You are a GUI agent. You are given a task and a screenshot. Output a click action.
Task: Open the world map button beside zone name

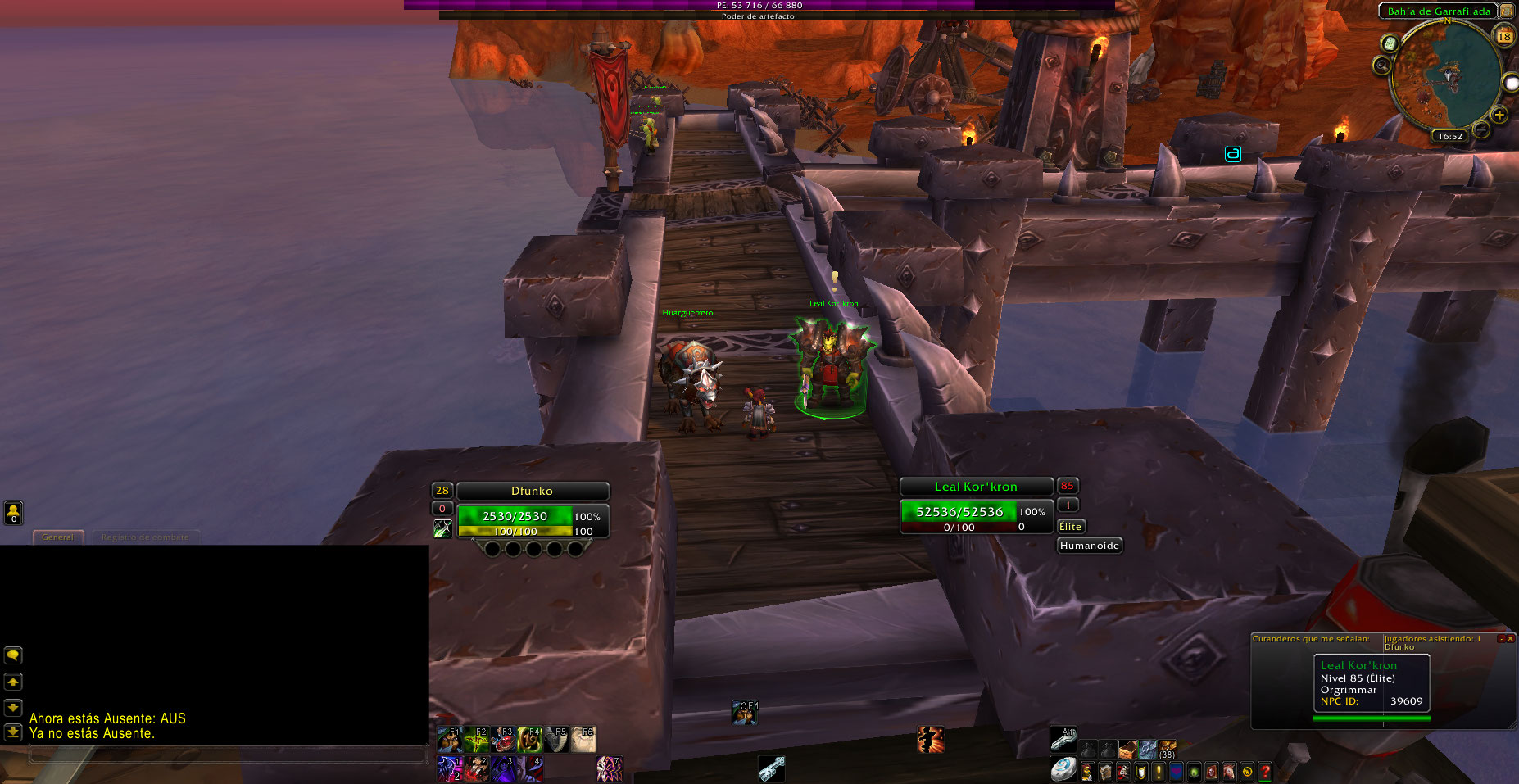[x=1507, y=11]
